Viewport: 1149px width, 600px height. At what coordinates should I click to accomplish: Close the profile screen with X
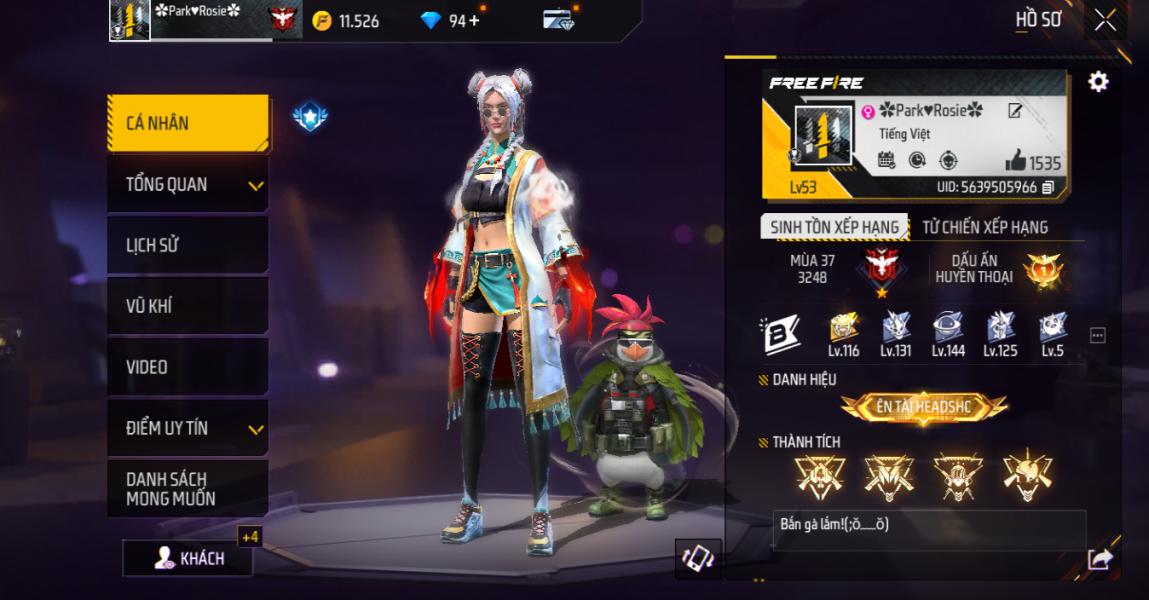(x=1105, y=20)
